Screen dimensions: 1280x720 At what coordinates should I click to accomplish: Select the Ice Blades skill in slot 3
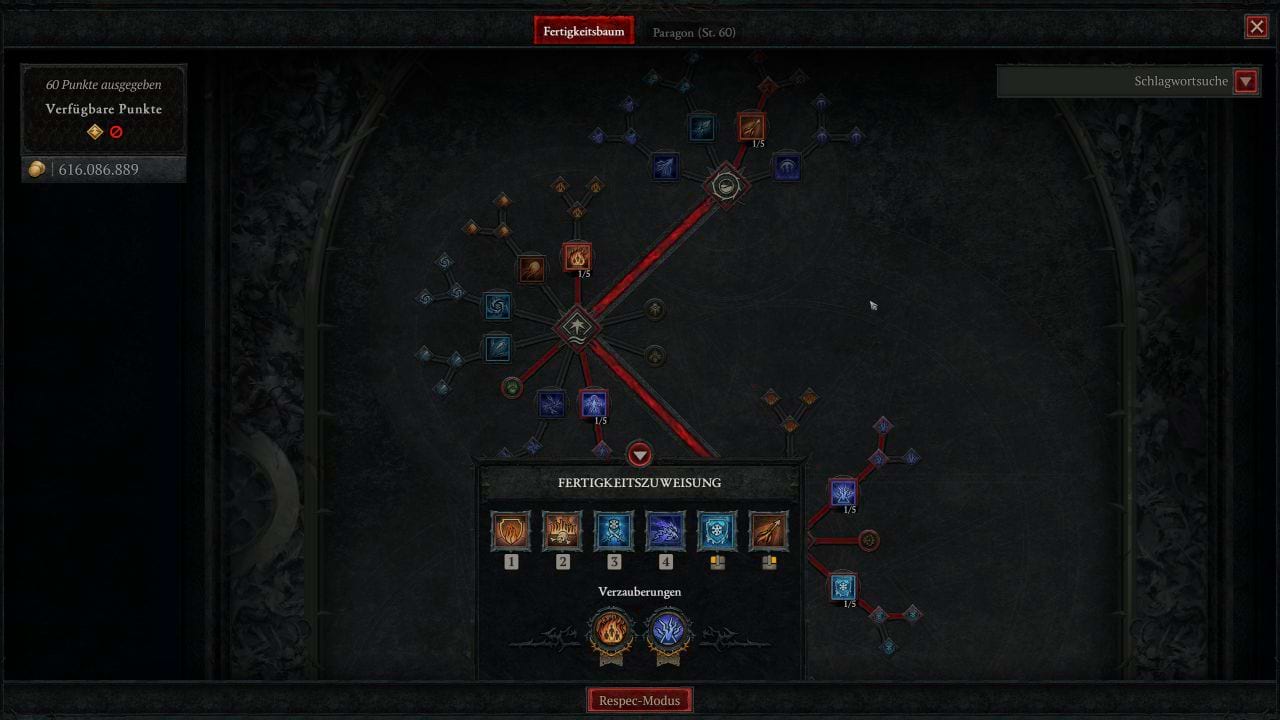click(x=614, y=531)
